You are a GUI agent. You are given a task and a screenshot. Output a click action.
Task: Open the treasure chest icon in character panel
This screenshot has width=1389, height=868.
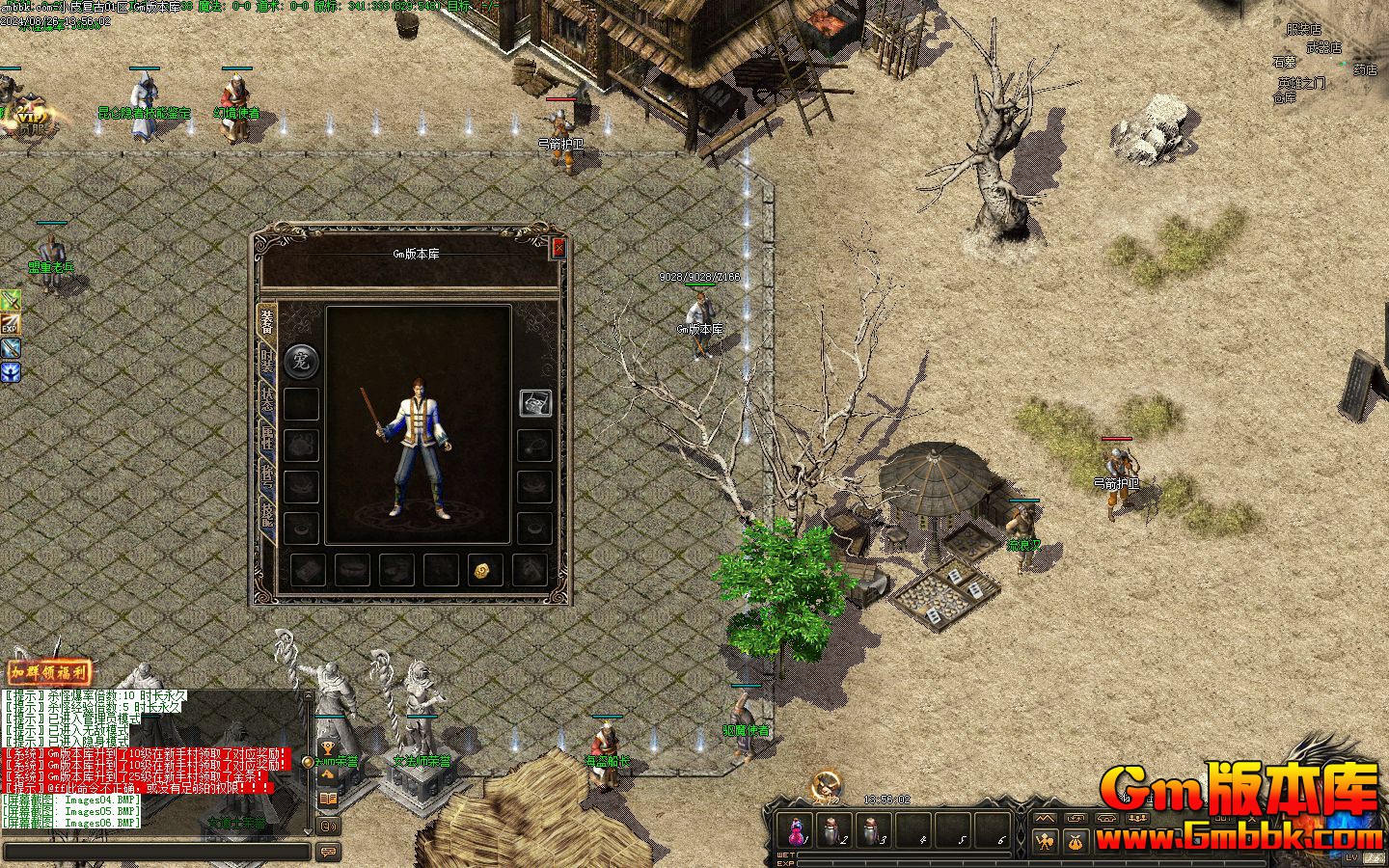click(535, 403)
